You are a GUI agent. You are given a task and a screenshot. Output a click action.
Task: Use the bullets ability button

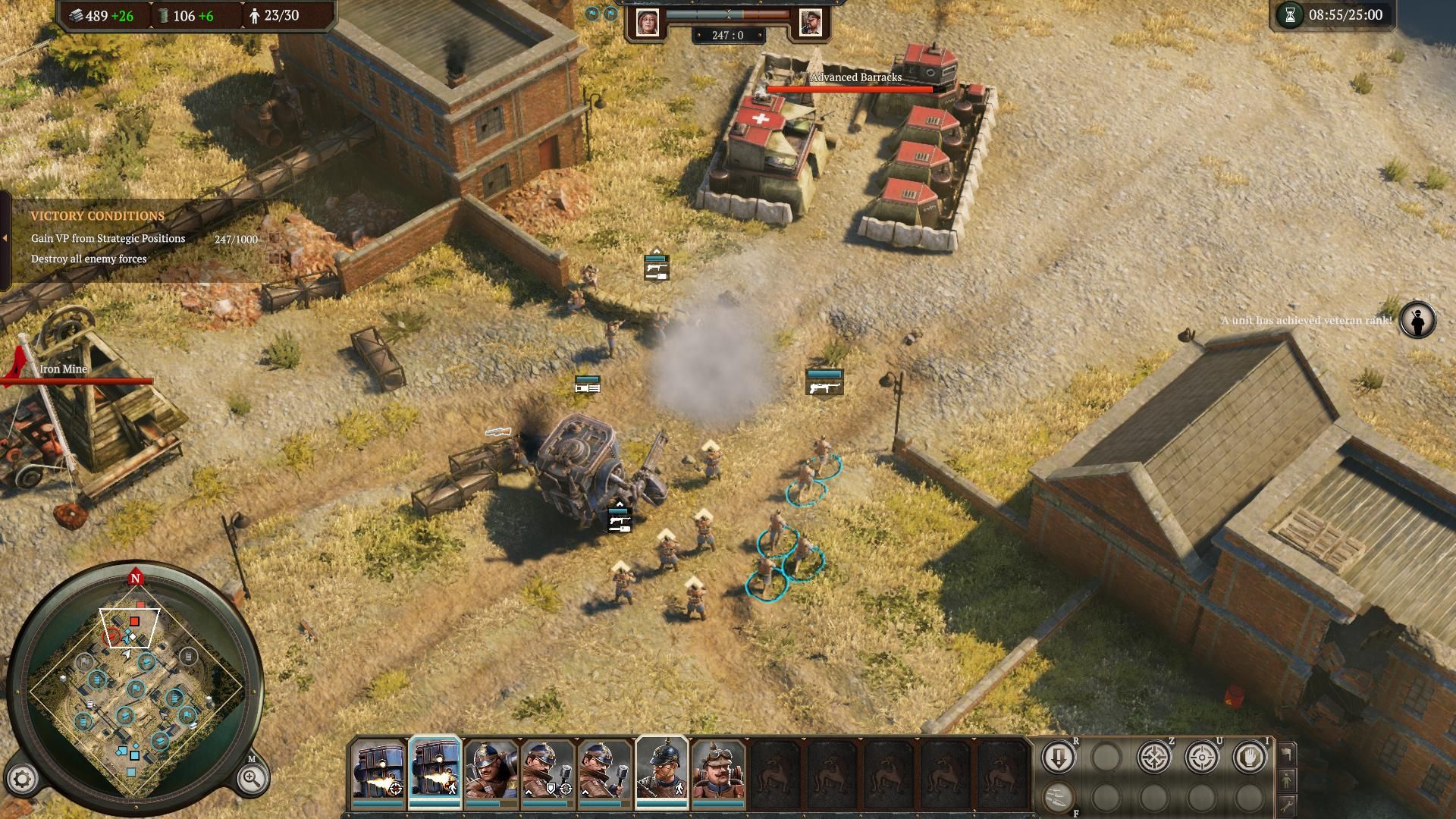pyautogui.click(x=1058, y=795)
